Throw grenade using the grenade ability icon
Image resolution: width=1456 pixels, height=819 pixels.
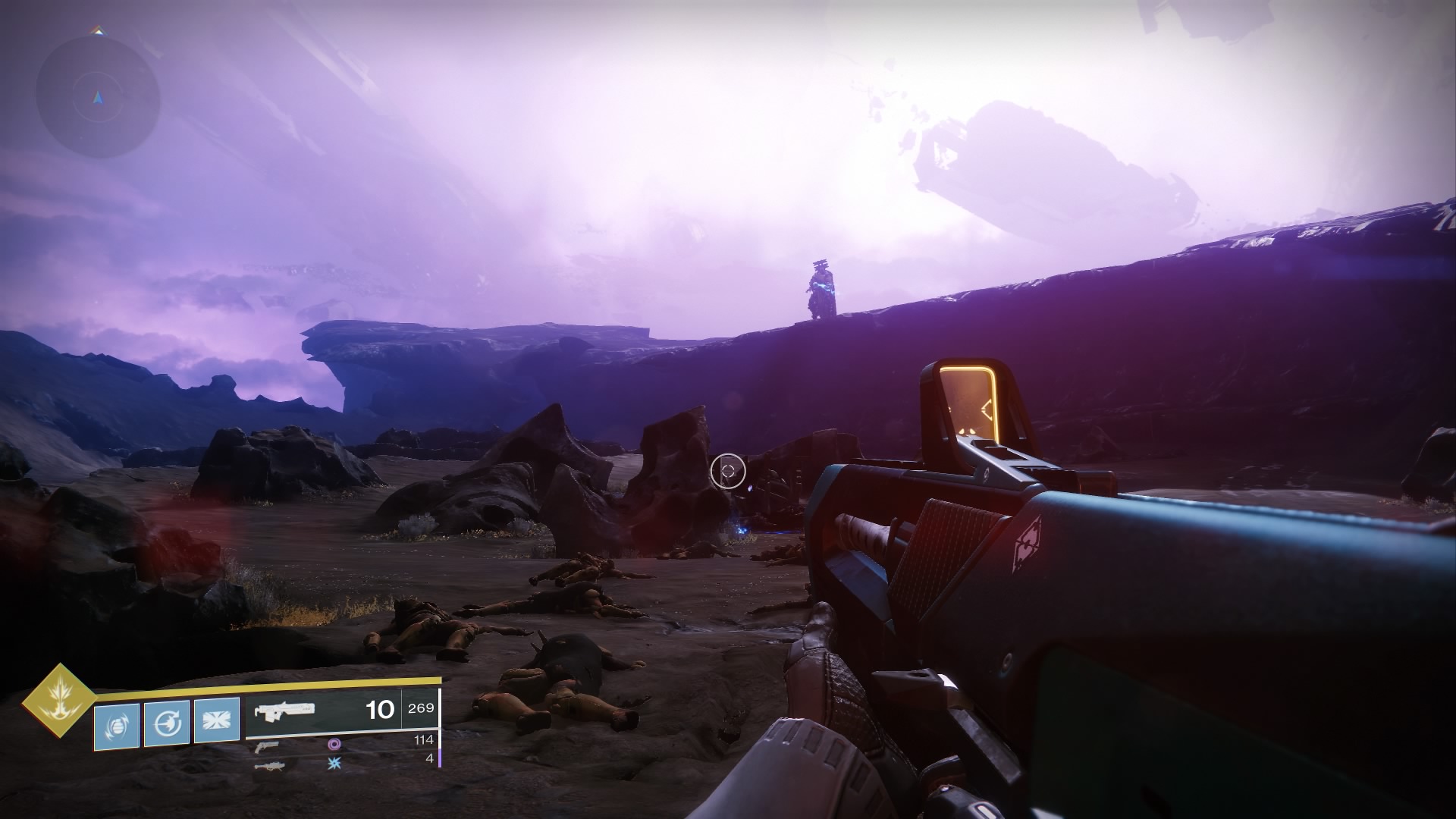pyautogui.click(x=117, y=726)
